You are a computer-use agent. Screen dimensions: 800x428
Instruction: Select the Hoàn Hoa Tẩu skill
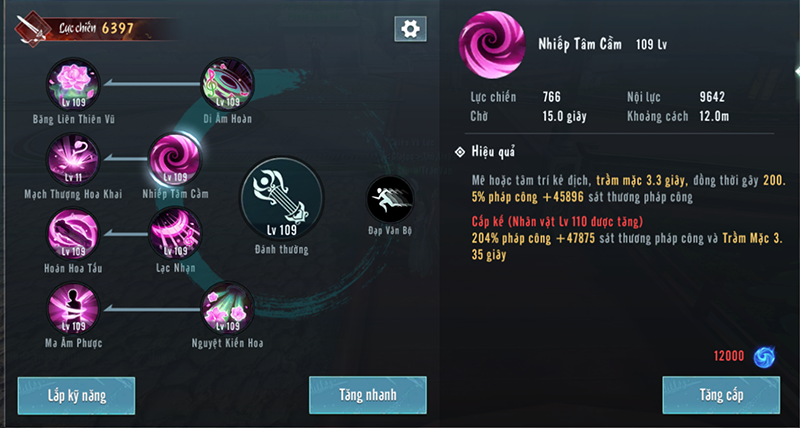[73, 234]
